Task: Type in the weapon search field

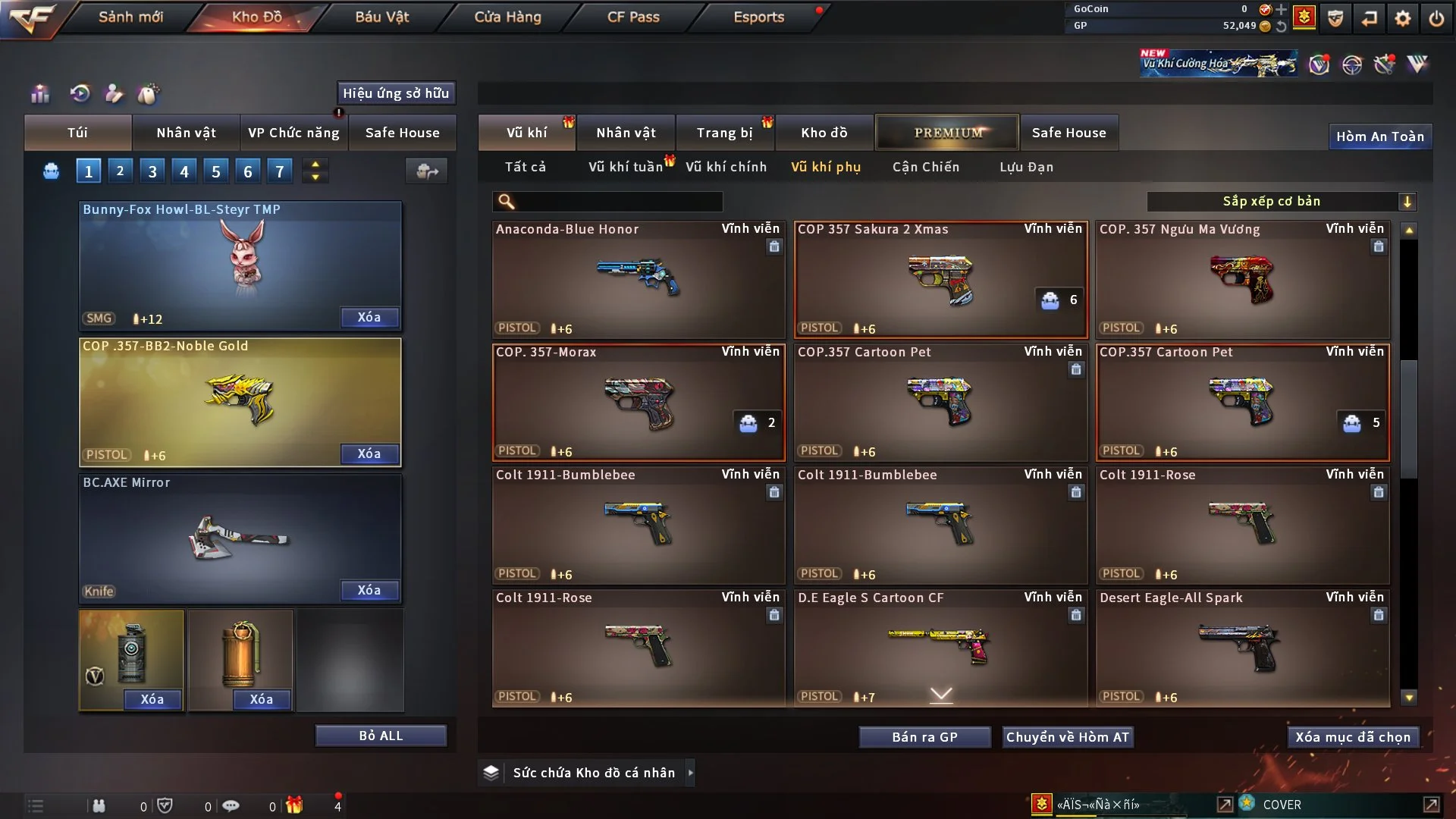Action: coord(618,202)
